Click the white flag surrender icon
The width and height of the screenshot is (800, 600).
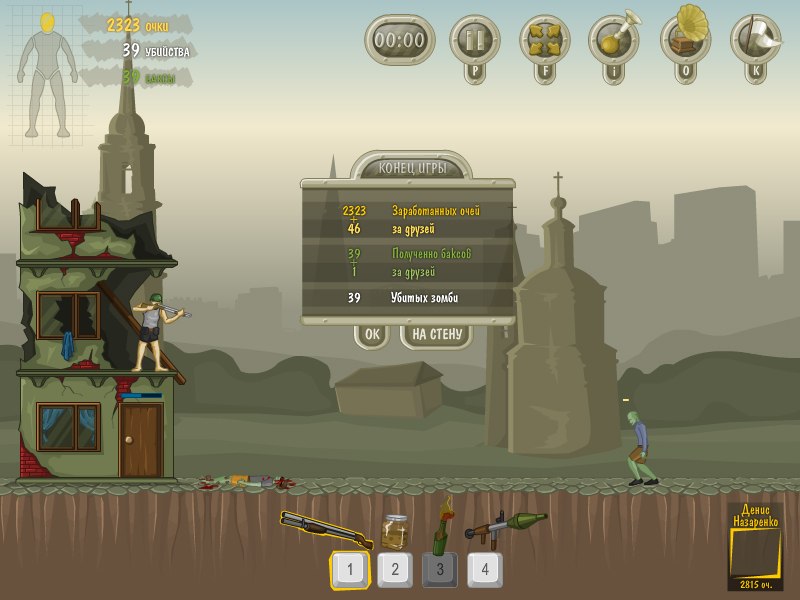pyautogui.click(x=755, y=38)
